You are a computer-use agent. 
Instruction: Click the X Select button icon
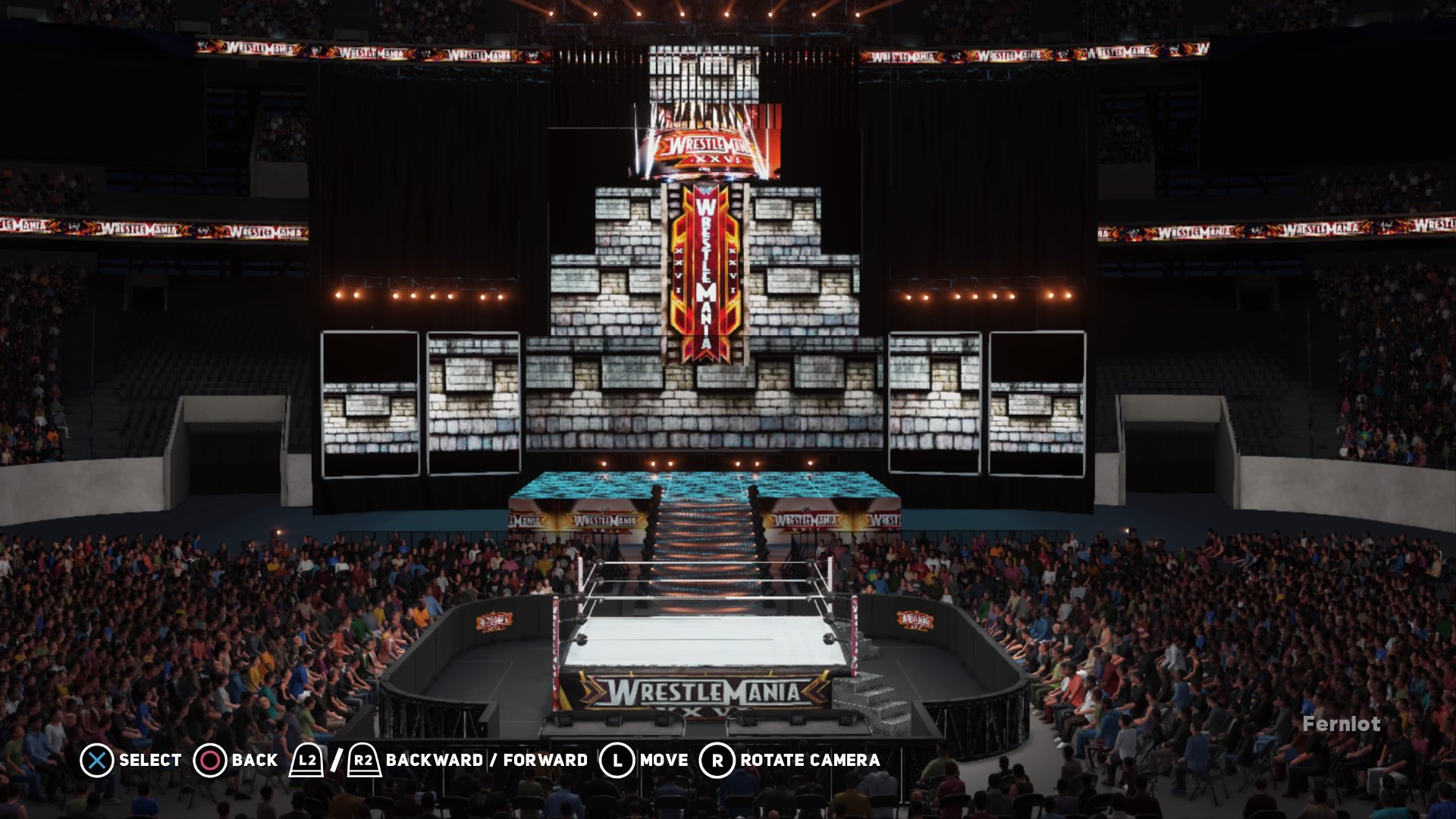pyautogui.click(x=96, y=759)
